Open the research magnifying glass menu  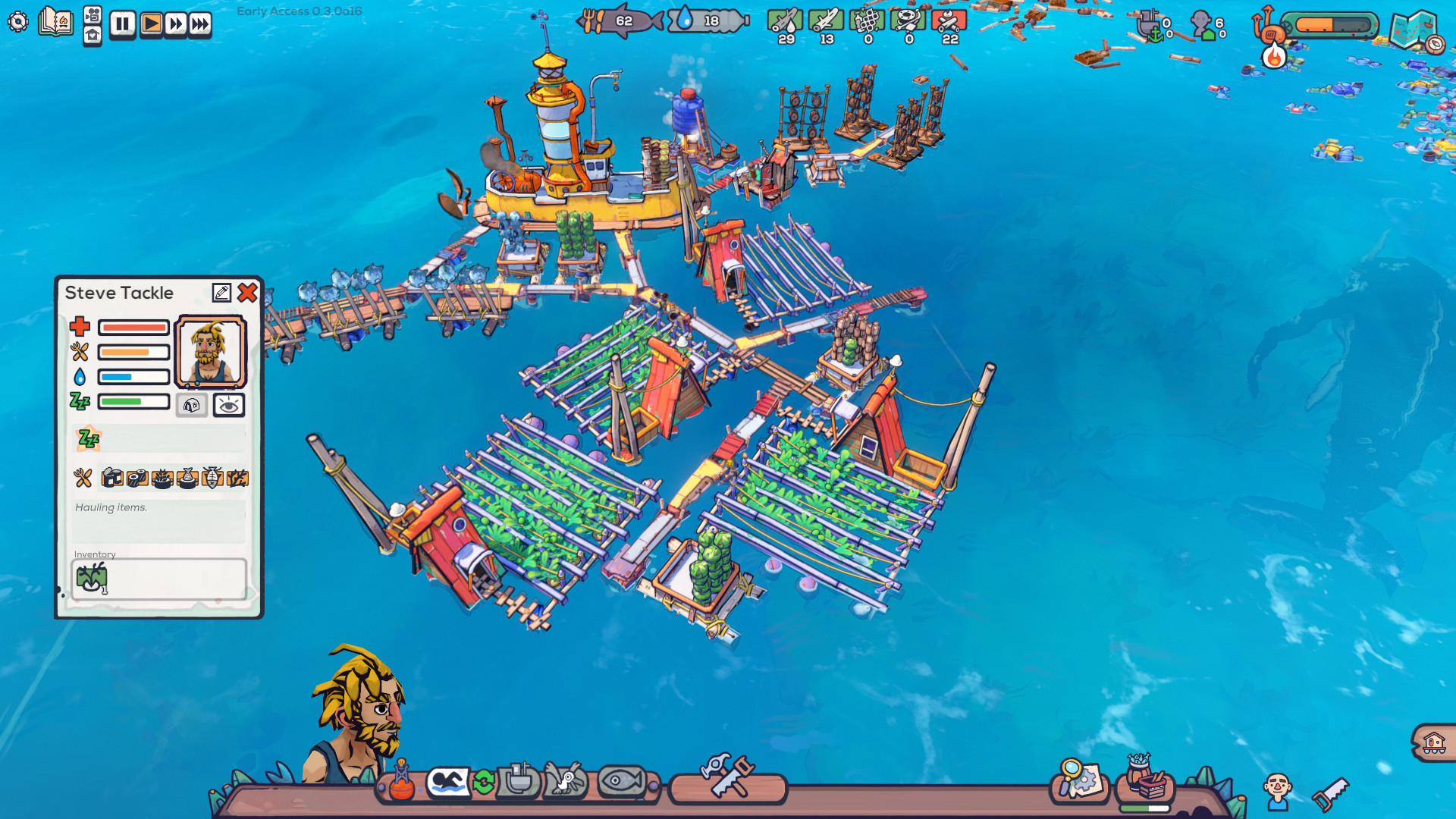pos(1079,780)
